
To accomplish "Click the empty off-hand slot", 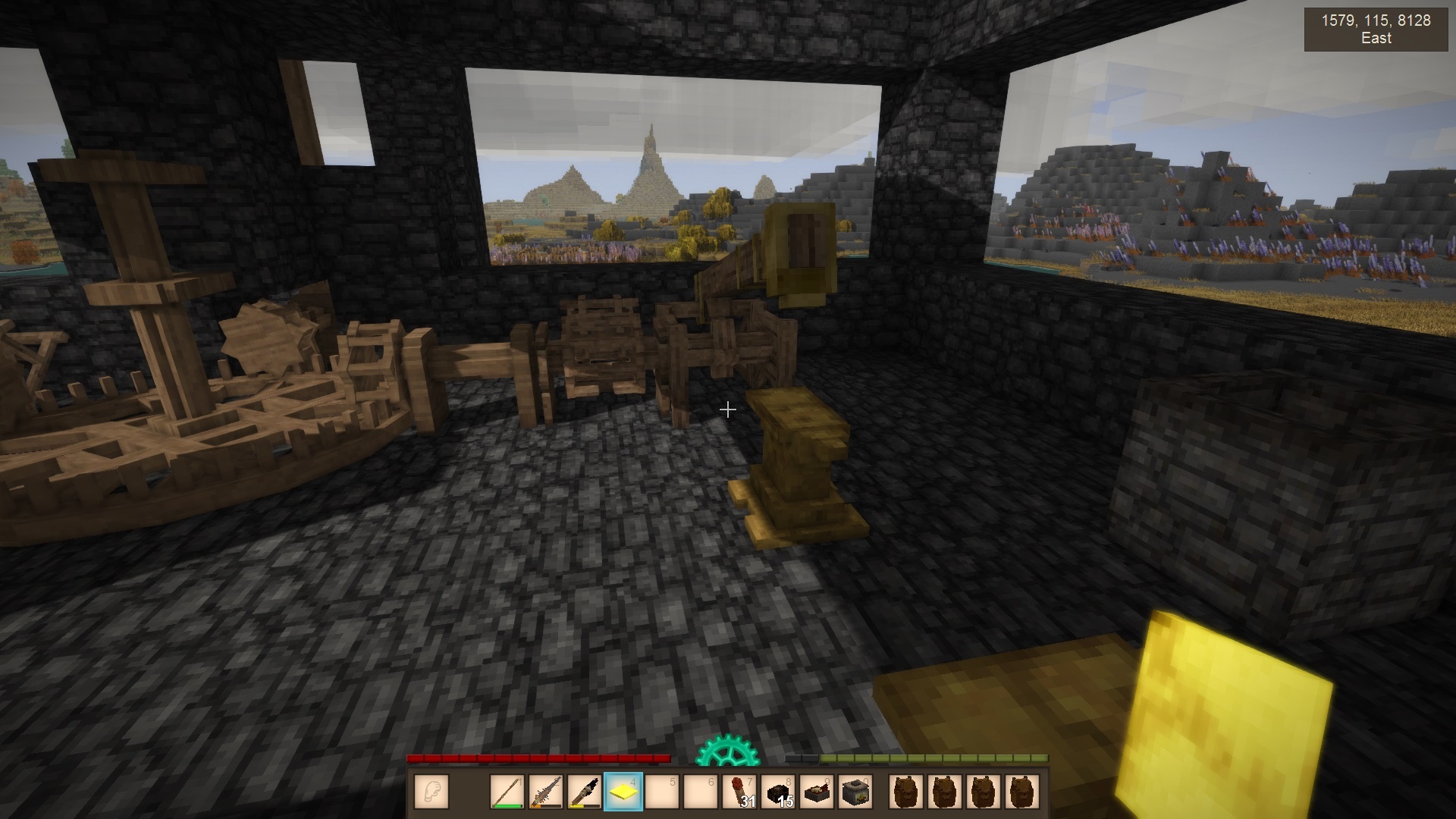I will [x=431, y=792].
